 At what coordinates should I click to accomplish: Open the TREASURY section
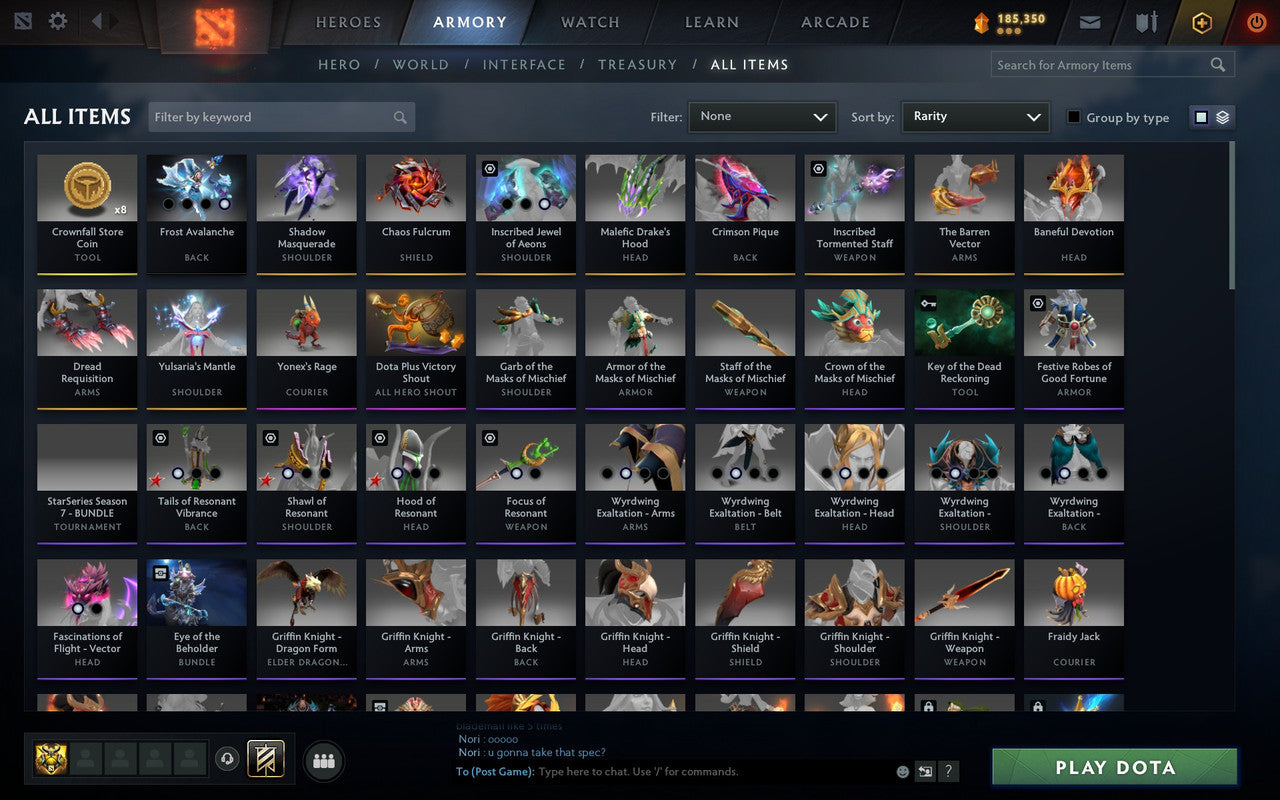(637, 64)
